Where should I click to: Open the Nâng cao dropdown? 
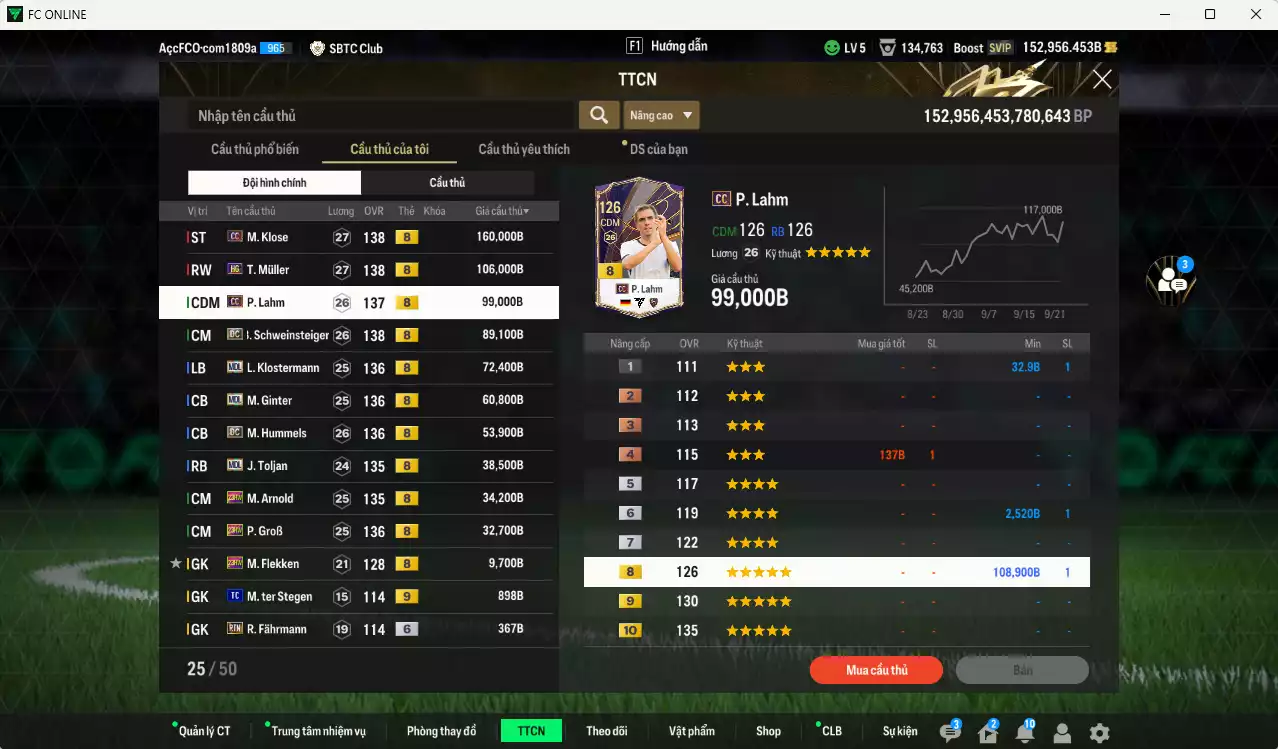(661, 115)
